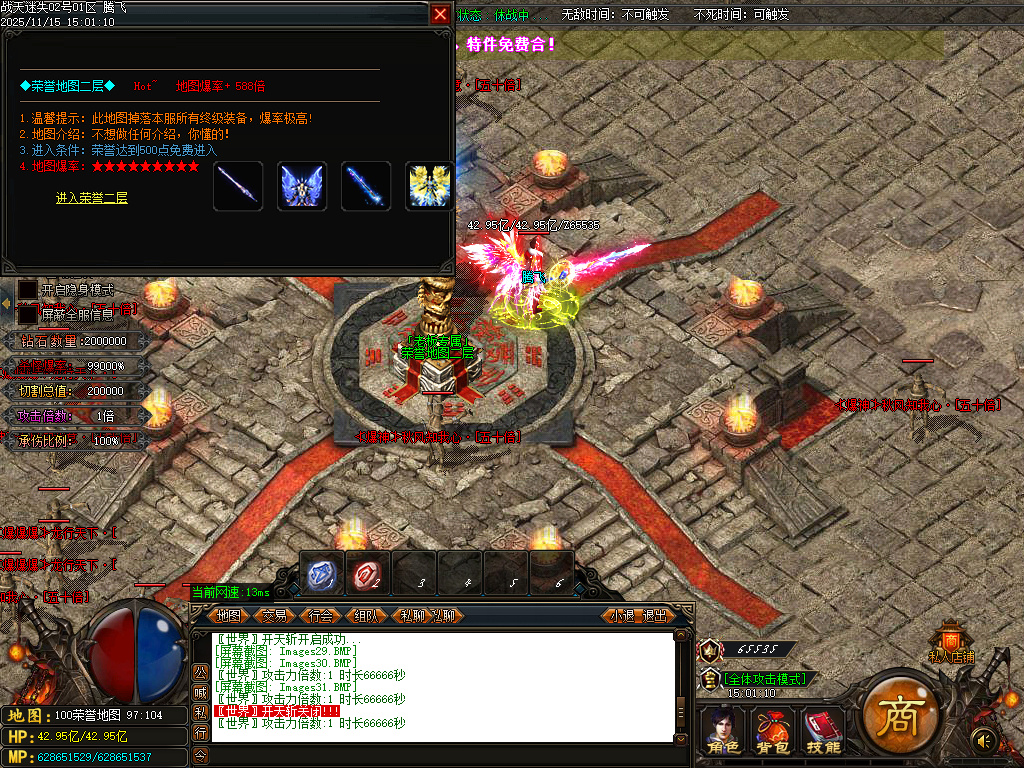Click the 小退 logout button
Image resolution: width=1024 pixels, height=768 pixels.
click(623, 616)
